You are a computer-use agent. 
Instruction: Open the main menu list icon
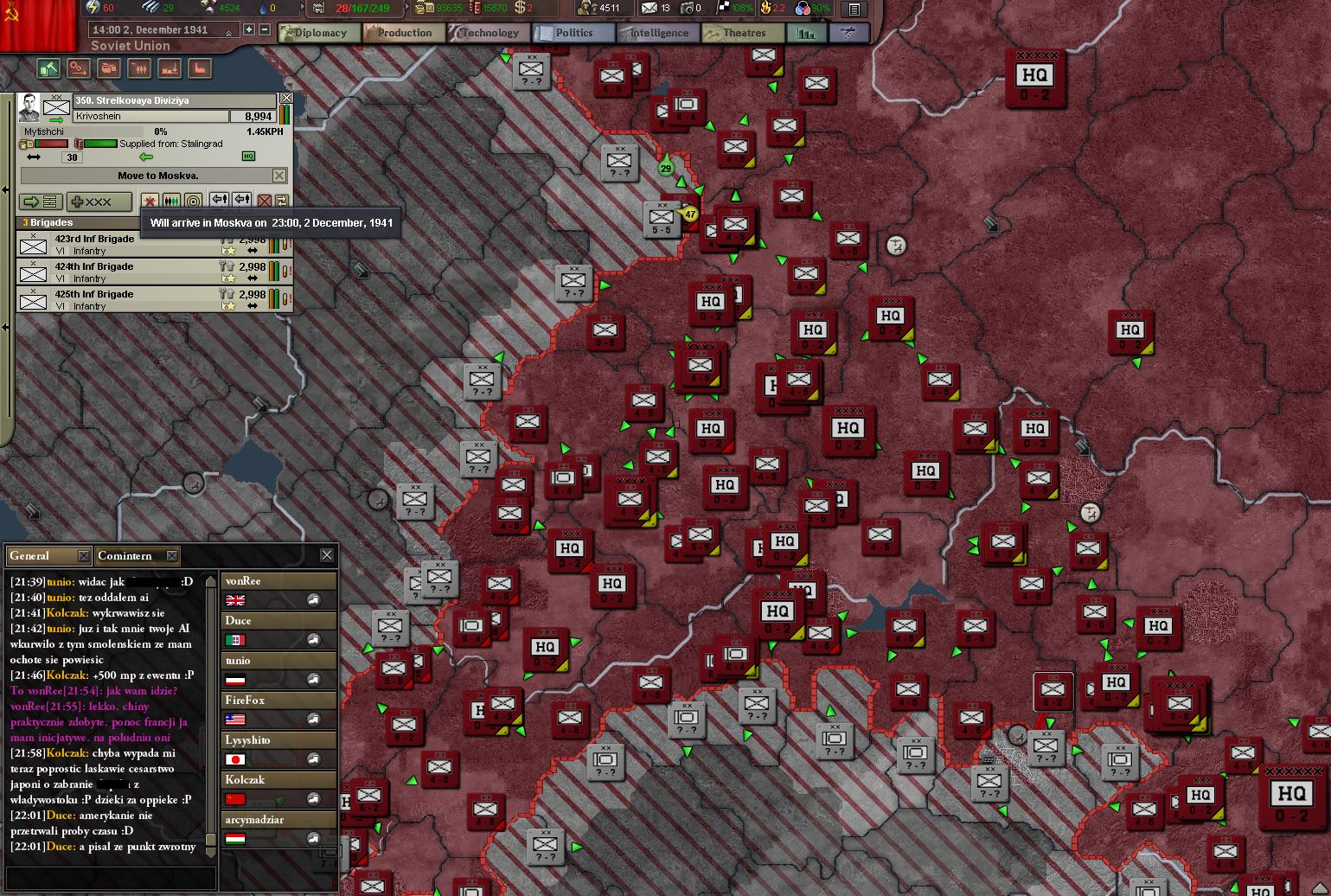click(854, 10)
